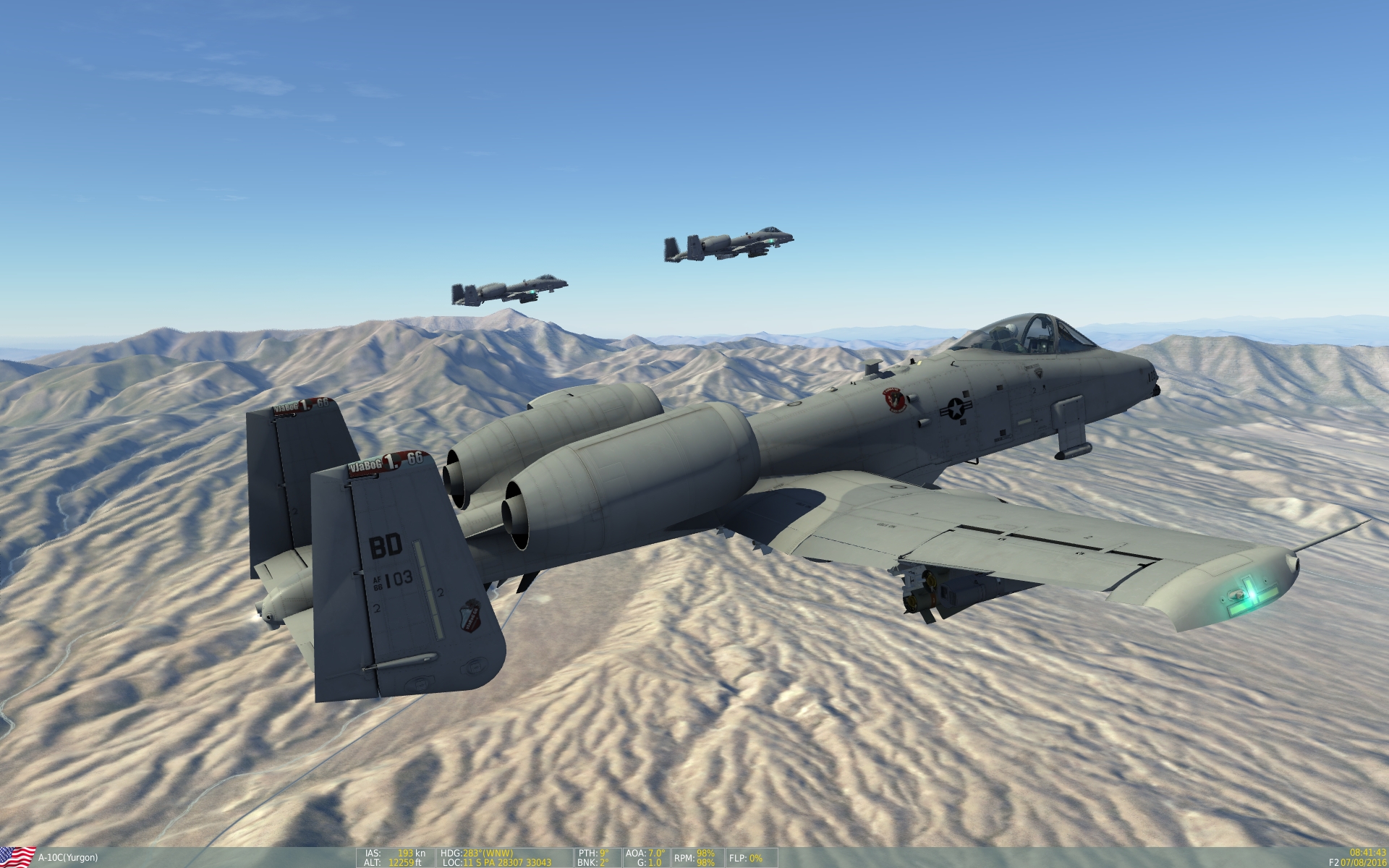Select the BD tail code on the fin
The height and width of the screenshot is (868, 1389).
click(386, 545)
